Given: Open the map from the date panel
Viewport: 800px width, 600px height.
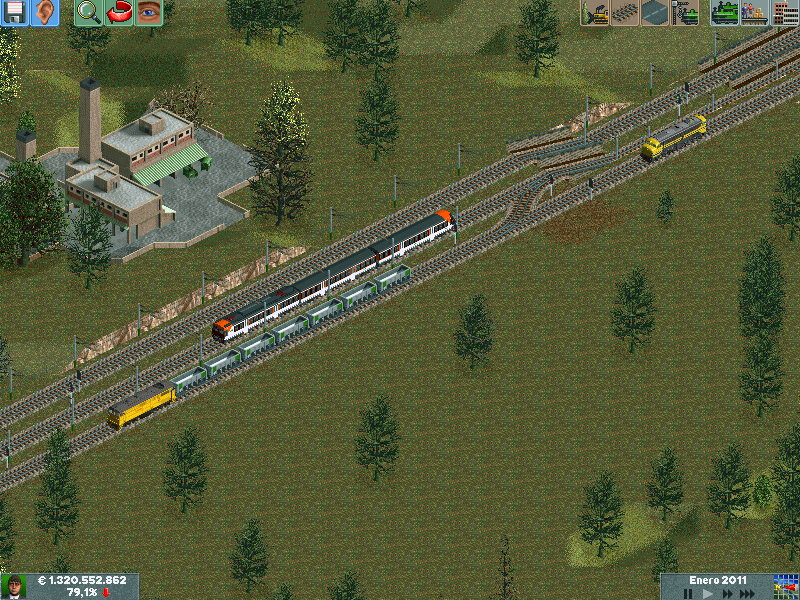Looking at the screenshot, I should point(785,586).
